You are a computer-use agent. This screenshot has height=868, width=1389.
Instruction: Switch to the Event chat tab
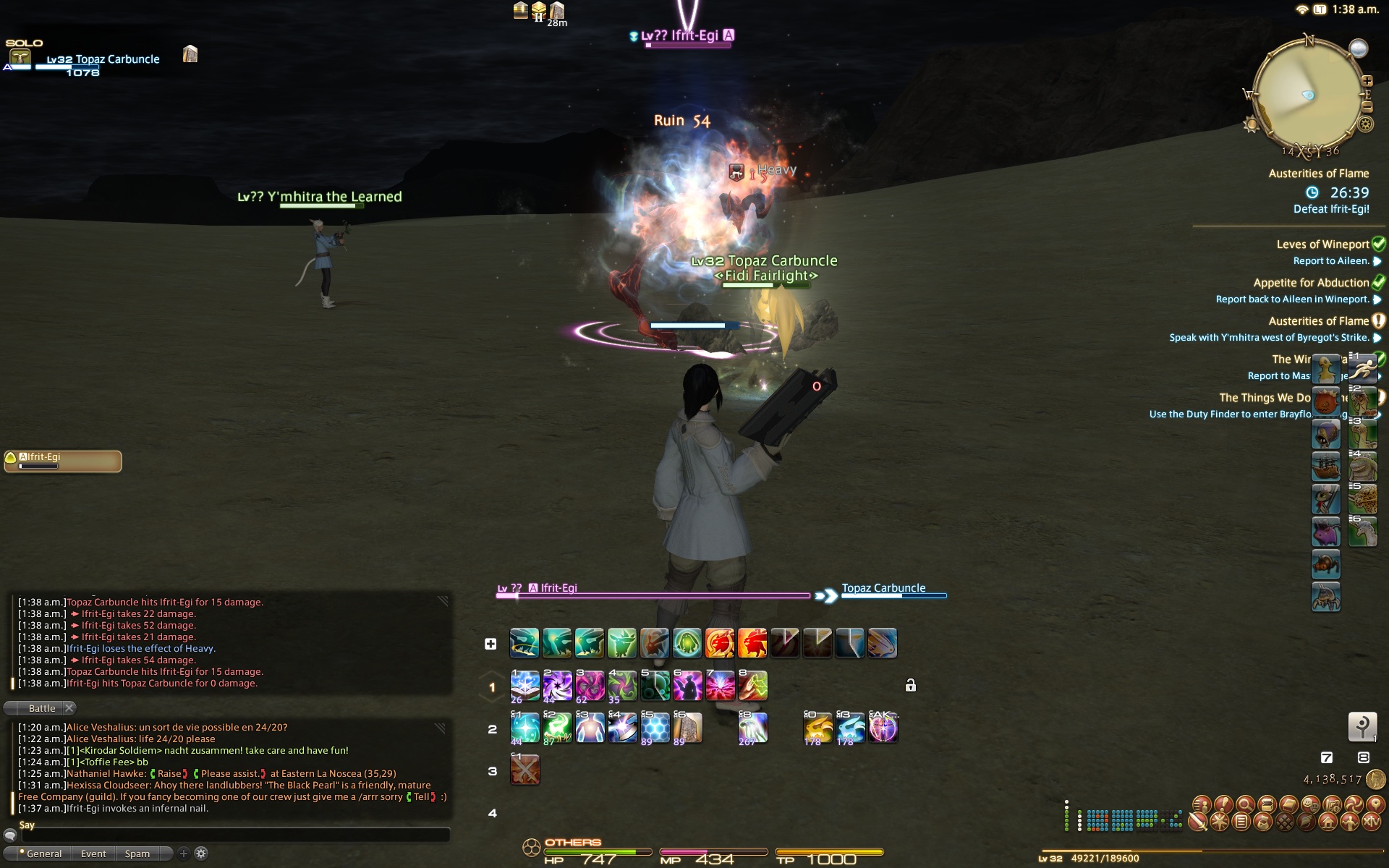point(93,854)
